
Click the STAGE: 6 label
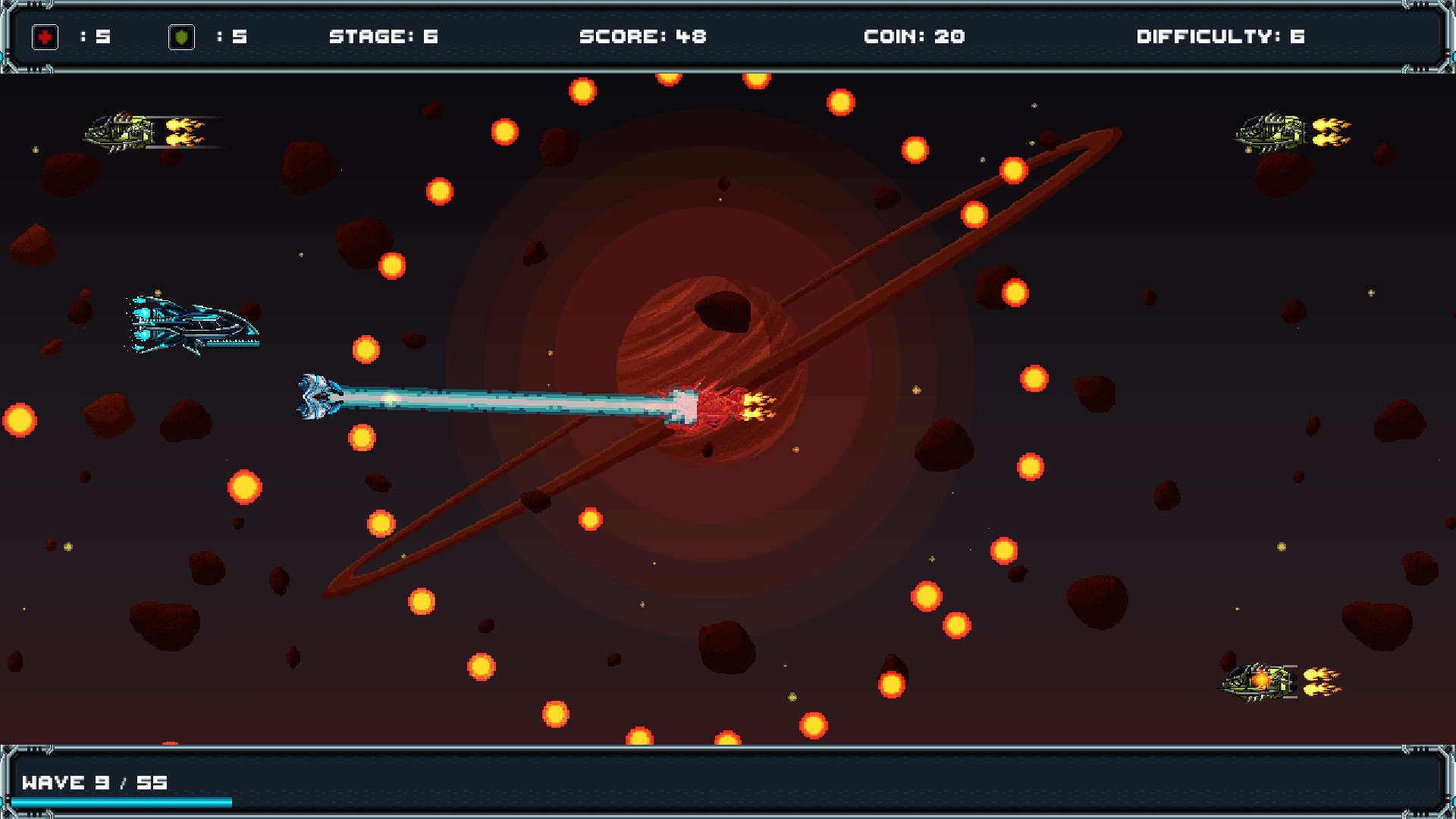(x=385, y=35)
